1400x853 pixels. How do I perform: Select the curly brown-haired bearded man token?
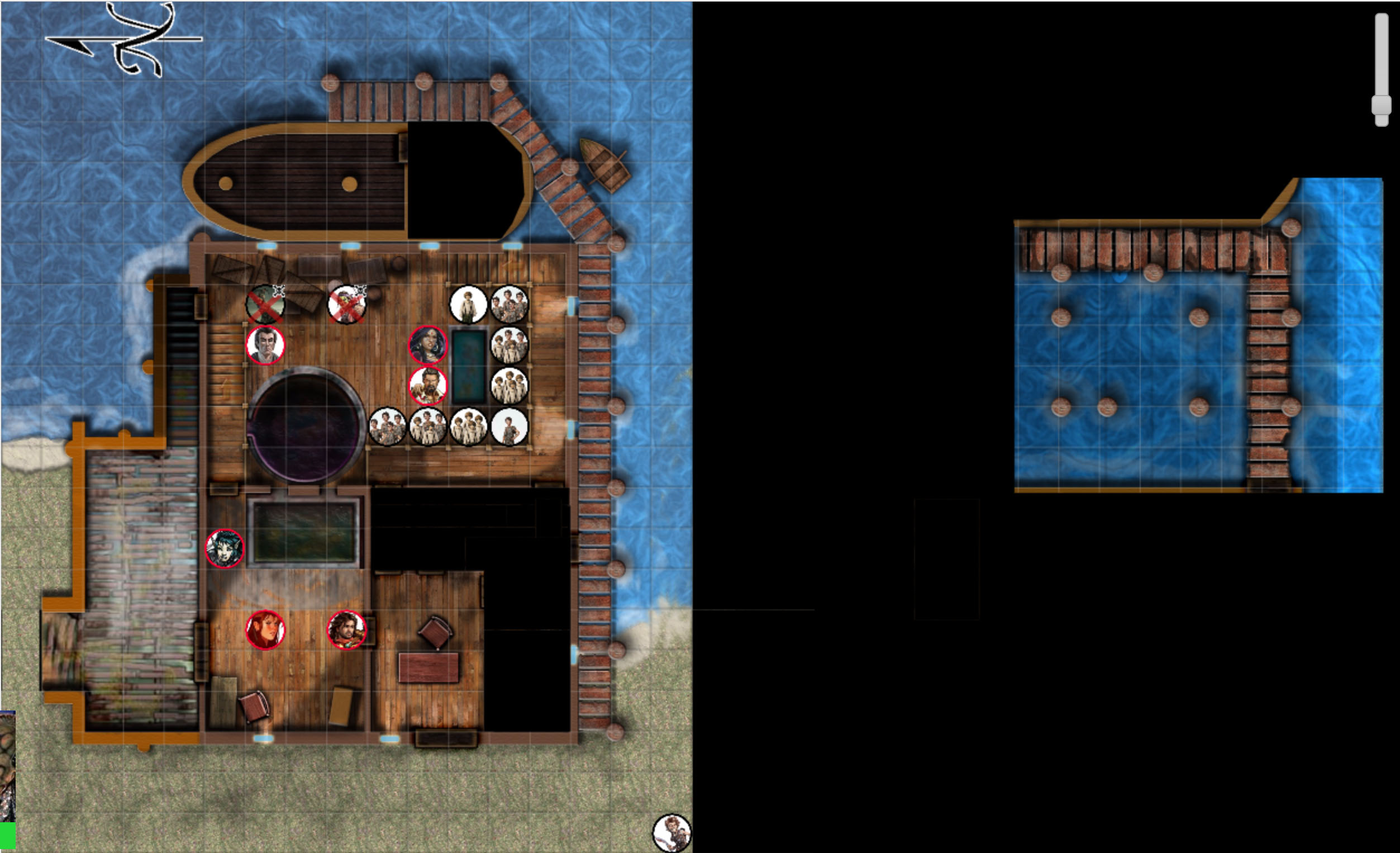346,629
